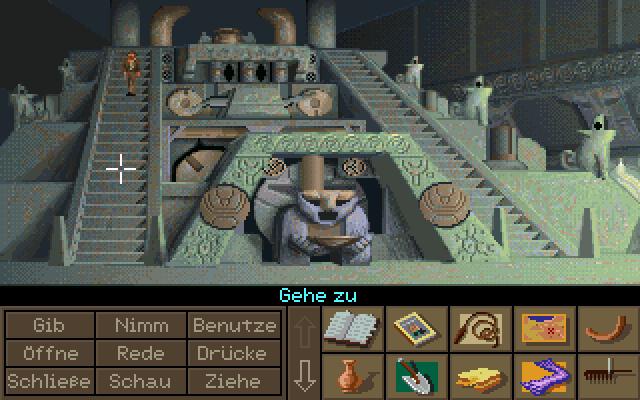640x400 pixels.
Task: Activate the Ziehe verb
Action: pos(234,381)
